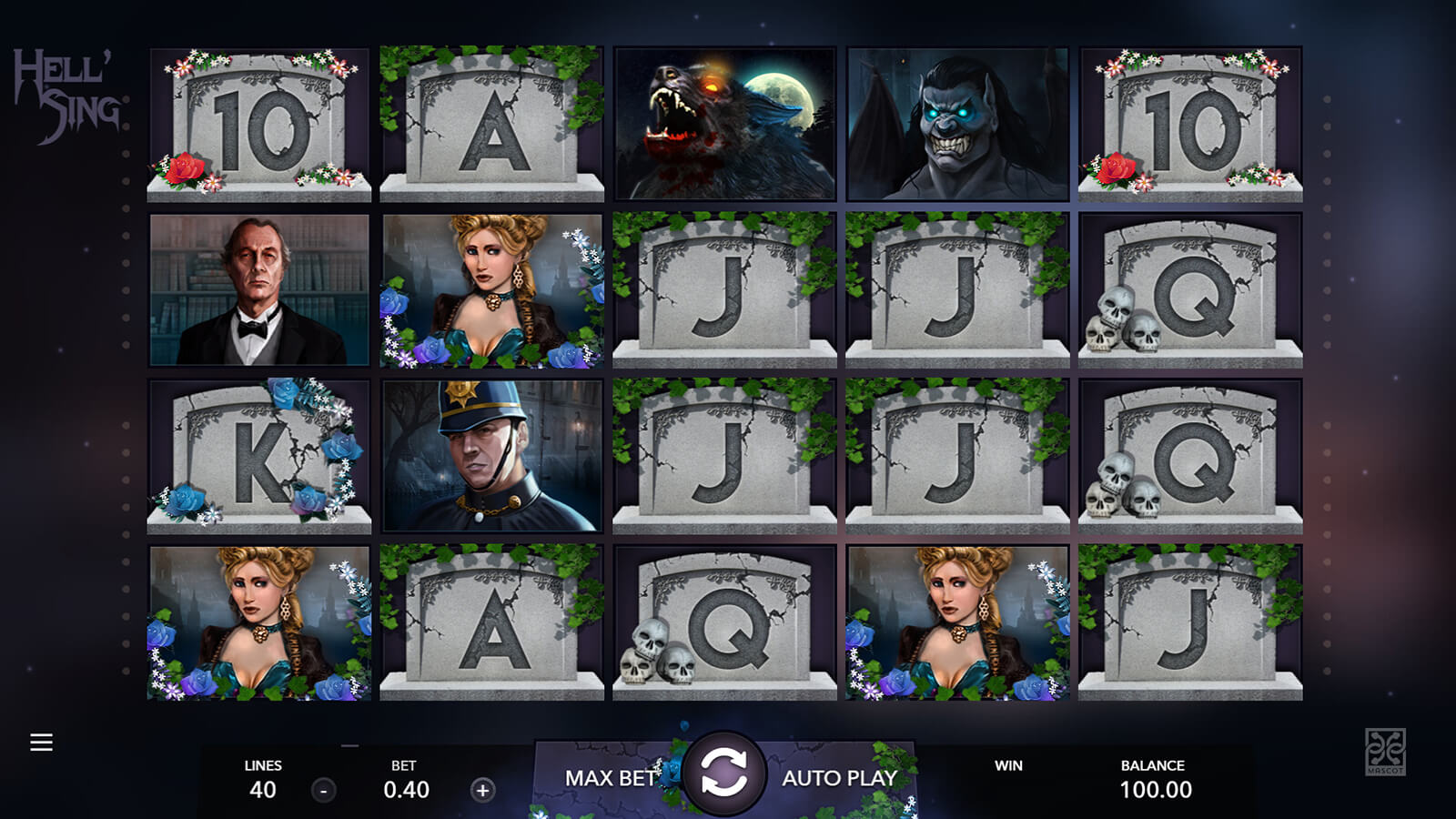
Task: Spin the reels with the circular arrows button
Action: coord(724,774)
